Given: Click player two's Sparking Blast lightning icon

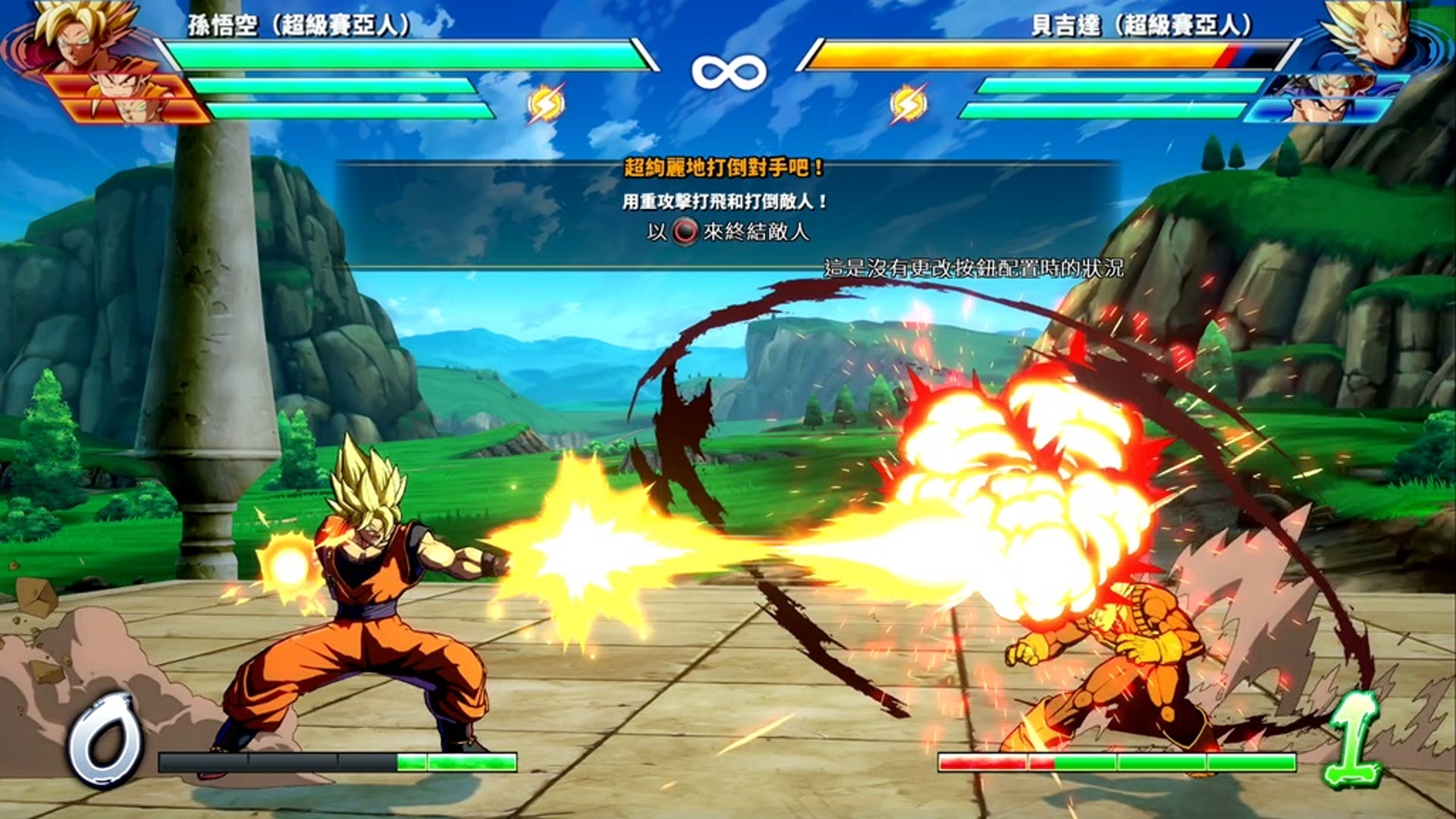Looking at the screenshot, I should [x=908, y=104].
